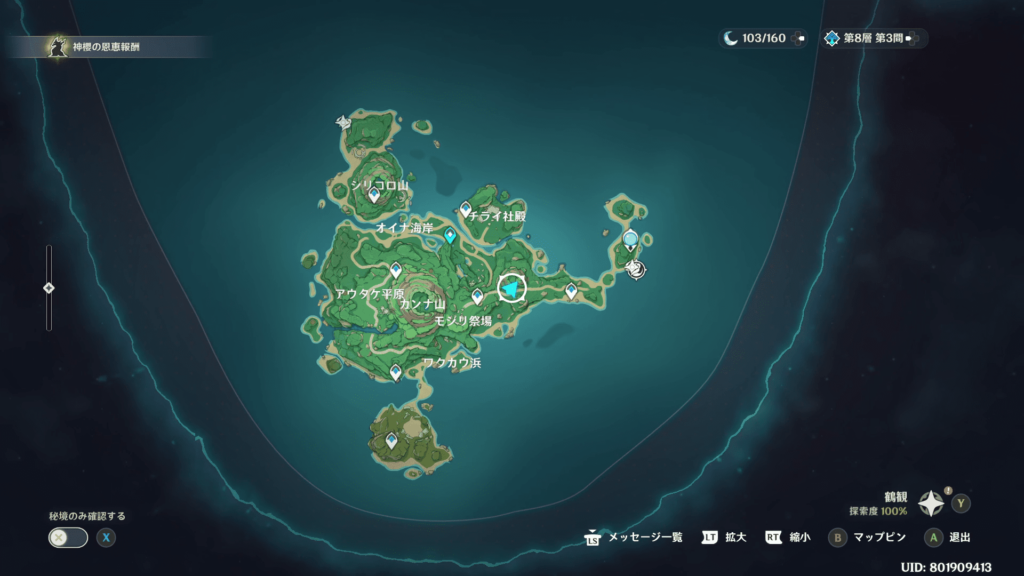Select the teal waypoint at オイナ海岸
Screen dimensions: 1024x576
coord(451,236)
